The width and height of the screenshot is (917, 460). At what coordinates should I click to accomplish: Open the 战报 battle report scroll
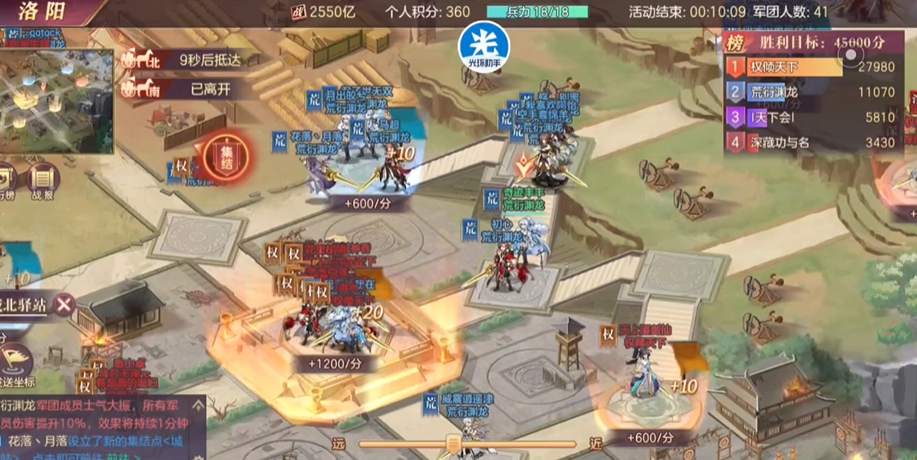point(42,185)
